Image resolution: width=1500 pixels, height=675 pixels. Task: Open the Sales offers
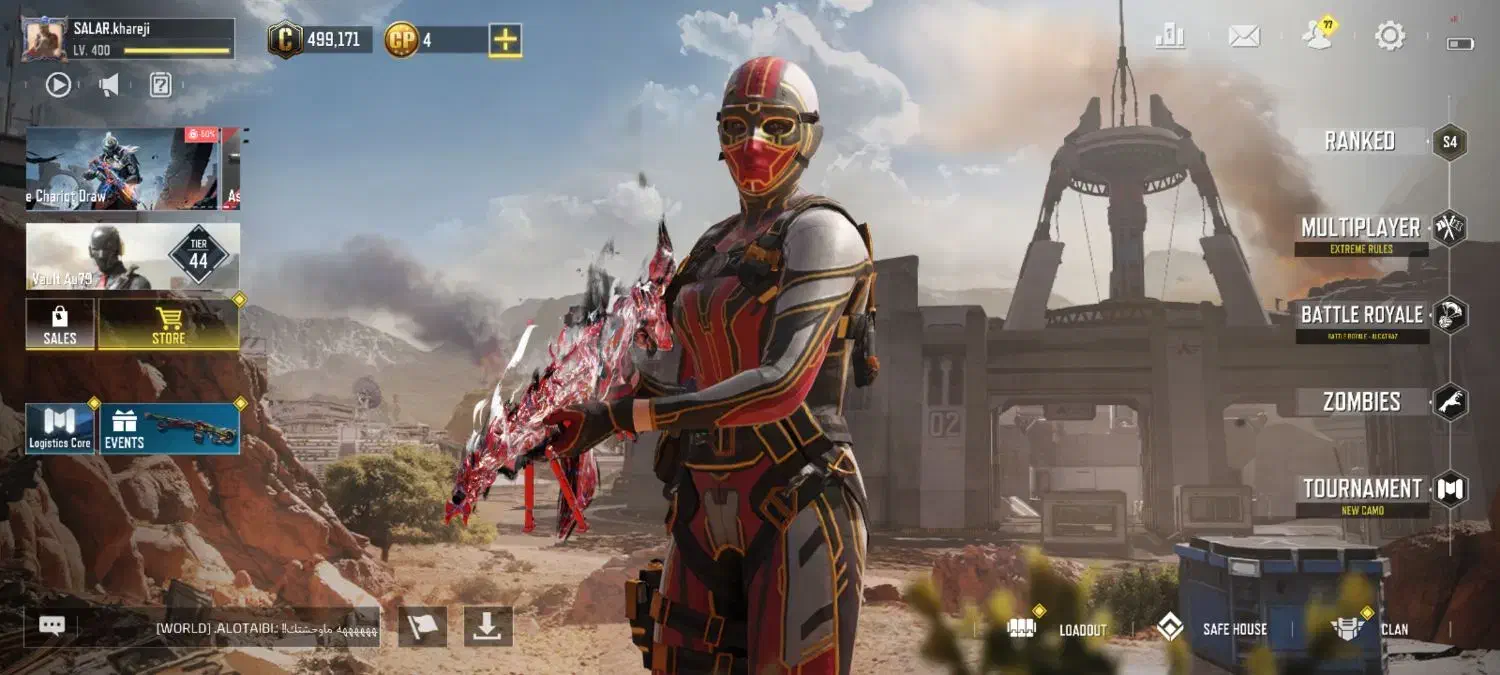[x=60, y=324]
